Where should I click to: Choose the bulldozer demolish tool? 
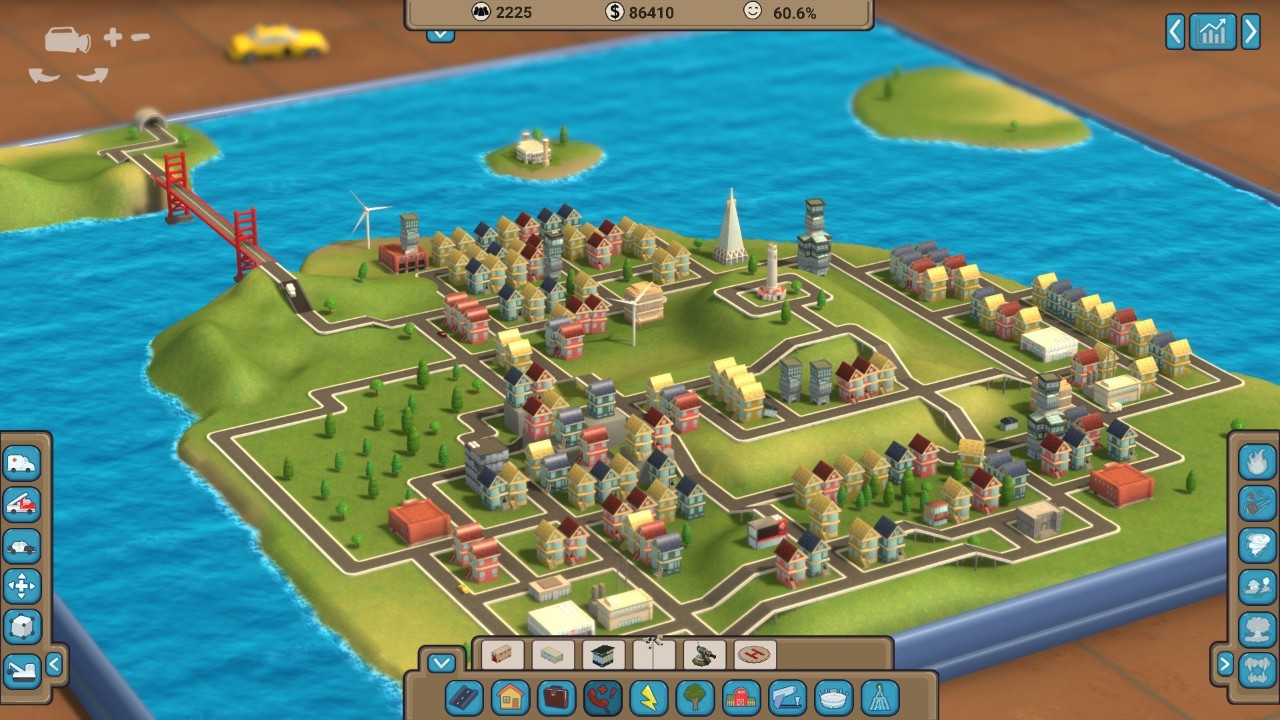point(22,669)
